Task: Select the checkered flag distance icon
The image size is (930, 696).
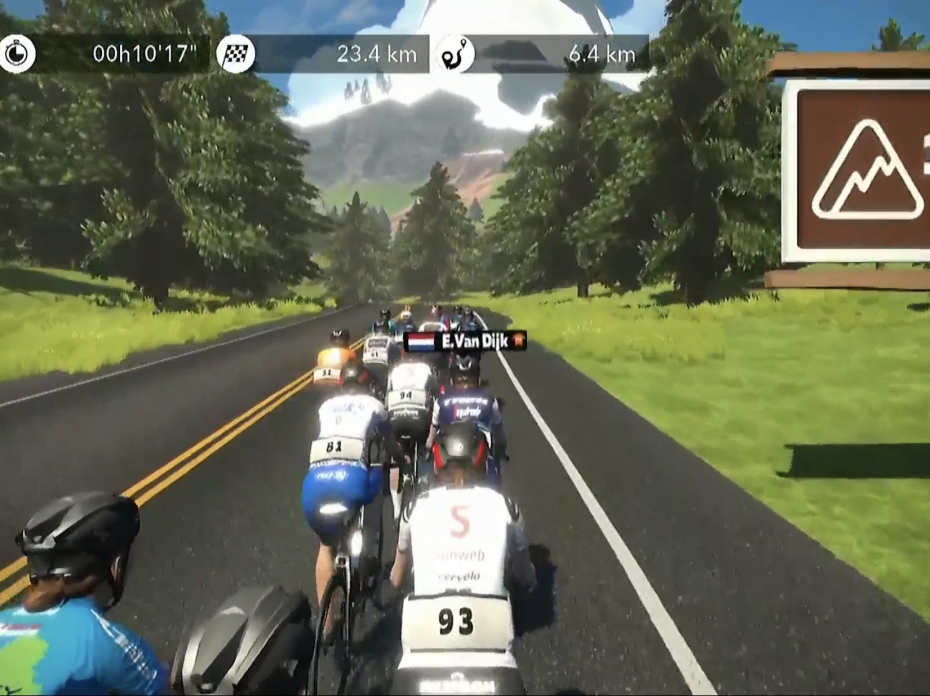Action: pyautogui.click(x=235, y=54)
